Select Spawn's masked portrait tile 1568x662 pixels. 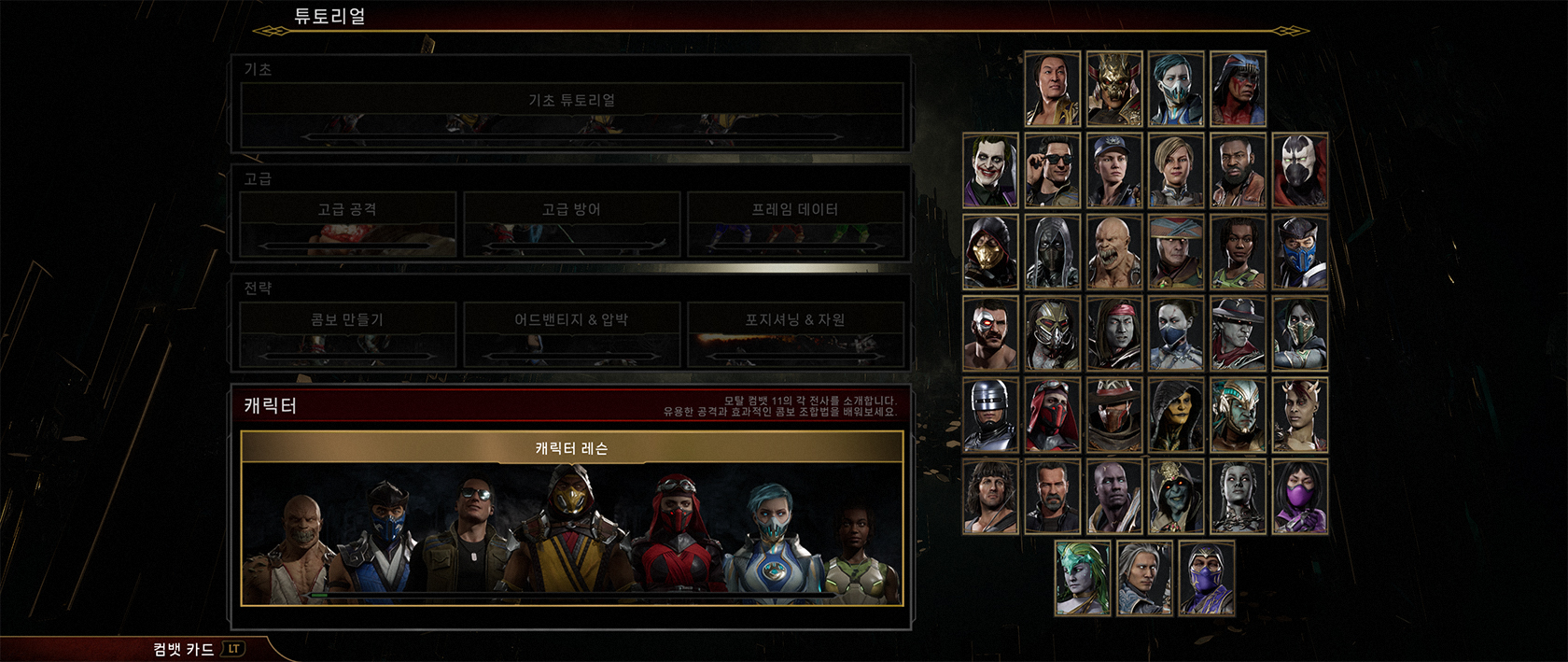click(1300, 171)
